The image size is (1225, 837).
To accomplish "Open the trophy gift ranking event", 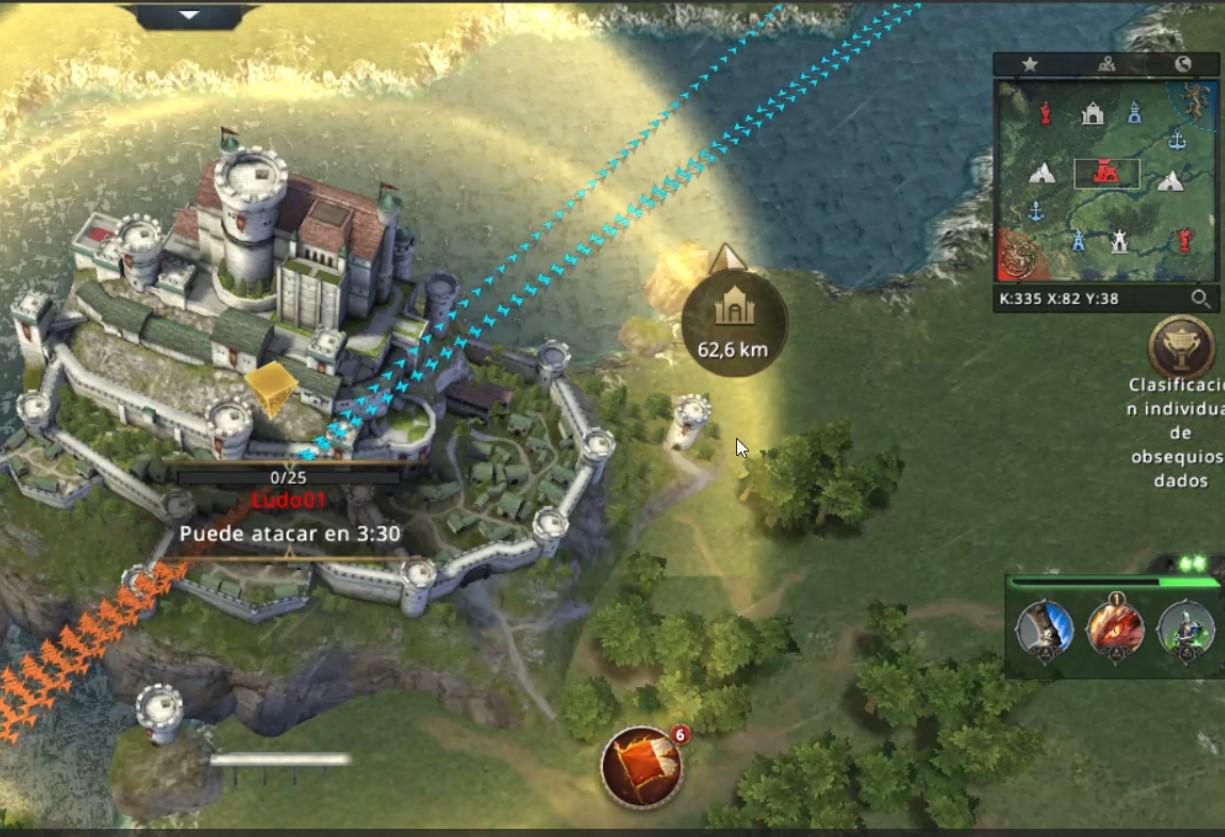I will 1181,347.
